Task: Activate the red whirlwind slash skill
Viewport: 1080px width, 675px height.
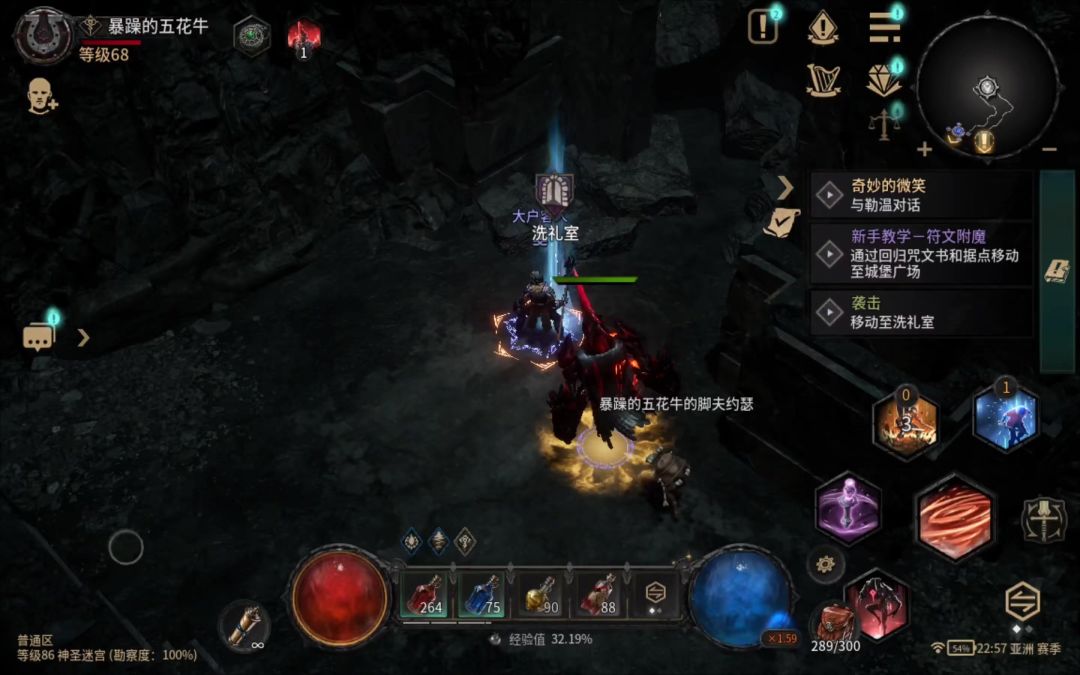Action: click(954, 517)
